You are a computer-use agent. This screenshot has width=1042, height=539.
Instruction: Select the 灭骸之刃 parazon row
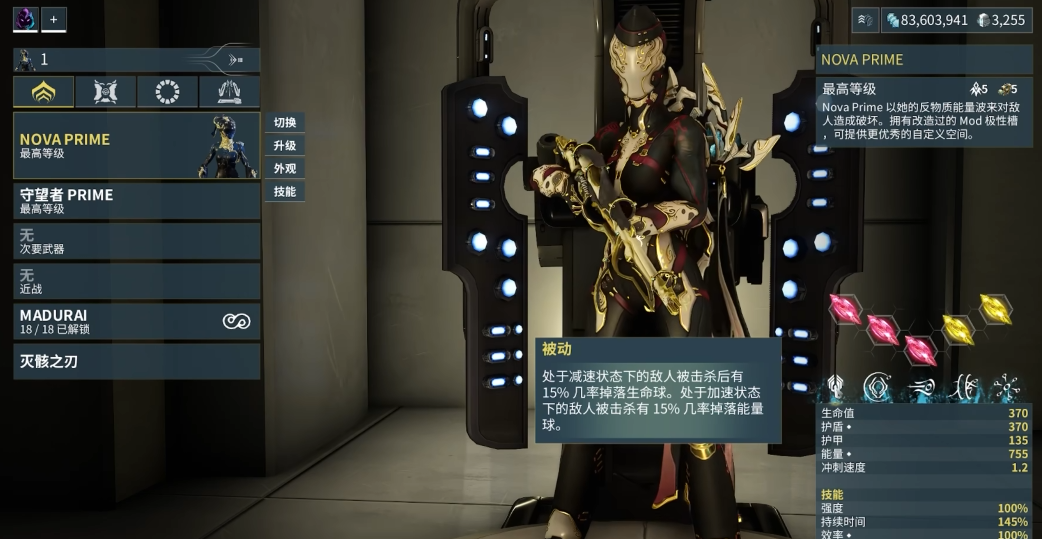pyautogui.click(x=136, y=361)
